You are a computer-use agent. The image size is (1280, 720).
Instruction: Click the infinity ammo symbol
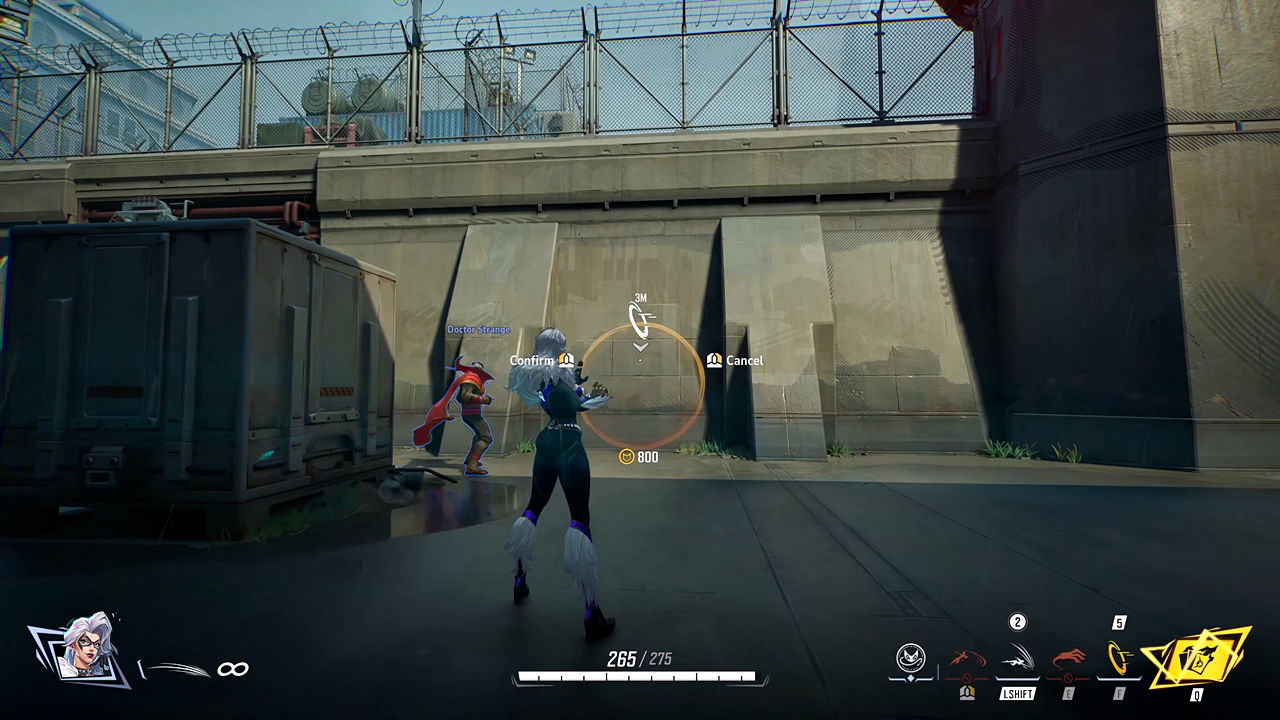(233, 669)
